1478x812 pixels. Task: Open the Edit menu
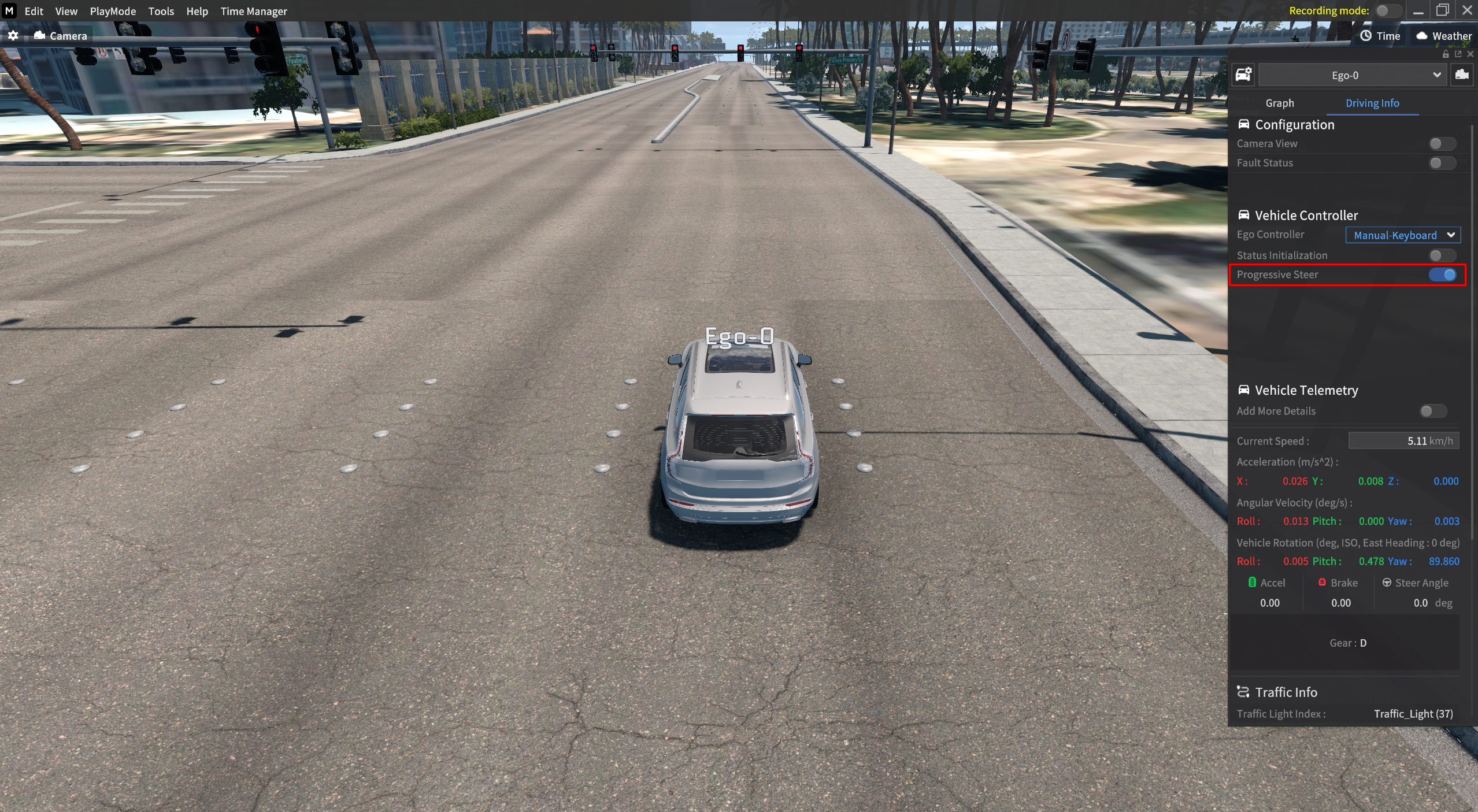34,11
